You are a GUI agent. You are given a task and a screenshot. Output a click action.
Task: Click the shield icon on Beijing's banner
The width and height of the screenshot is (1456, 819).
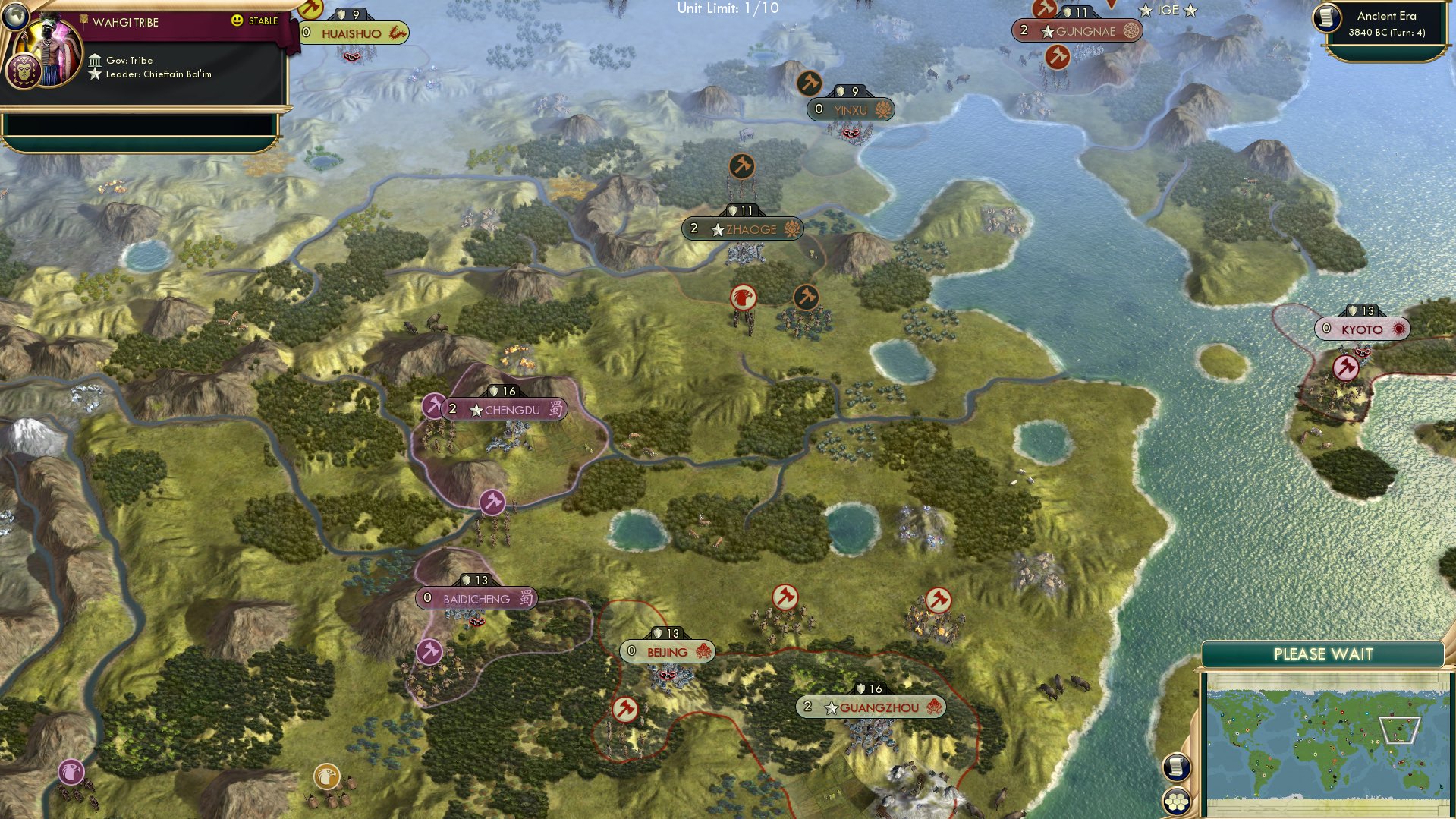tap(657, 632)
